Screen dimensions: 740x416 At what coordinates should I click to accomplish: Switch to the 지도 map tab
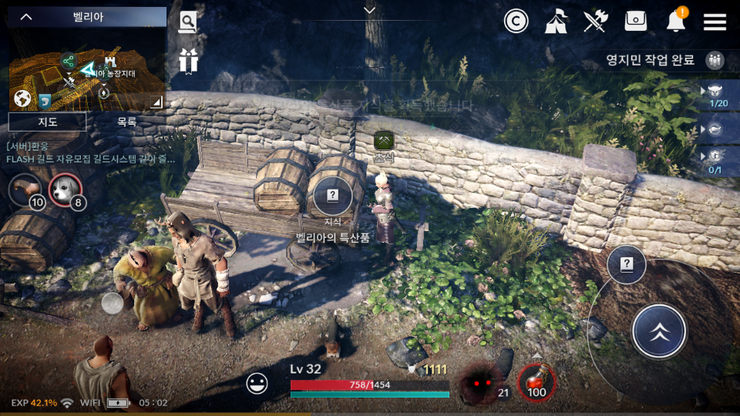47,122
